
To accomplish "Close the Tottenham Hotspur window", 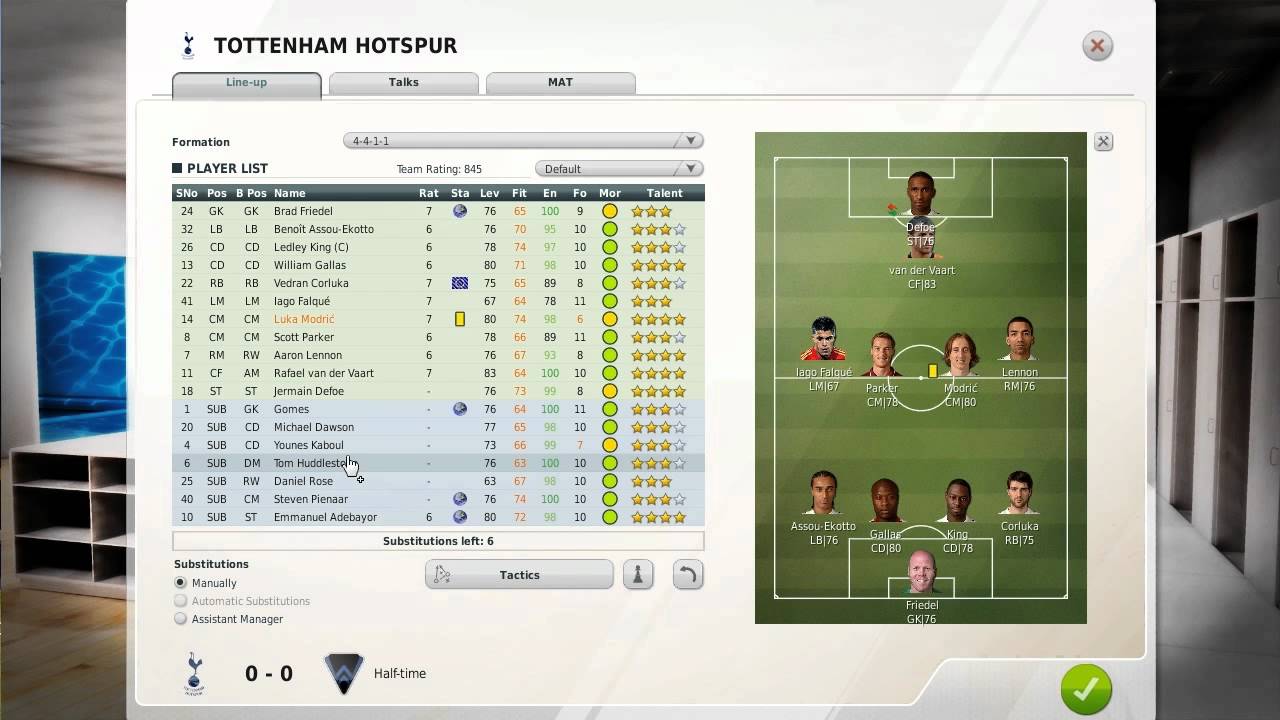I will click(x=1097, y=46).
